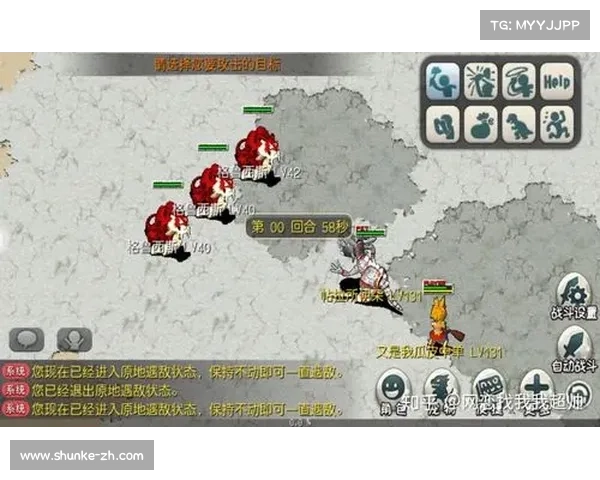
Task: Visit the www.shunke-zh.com link
Action: click(x=83, y=456)
